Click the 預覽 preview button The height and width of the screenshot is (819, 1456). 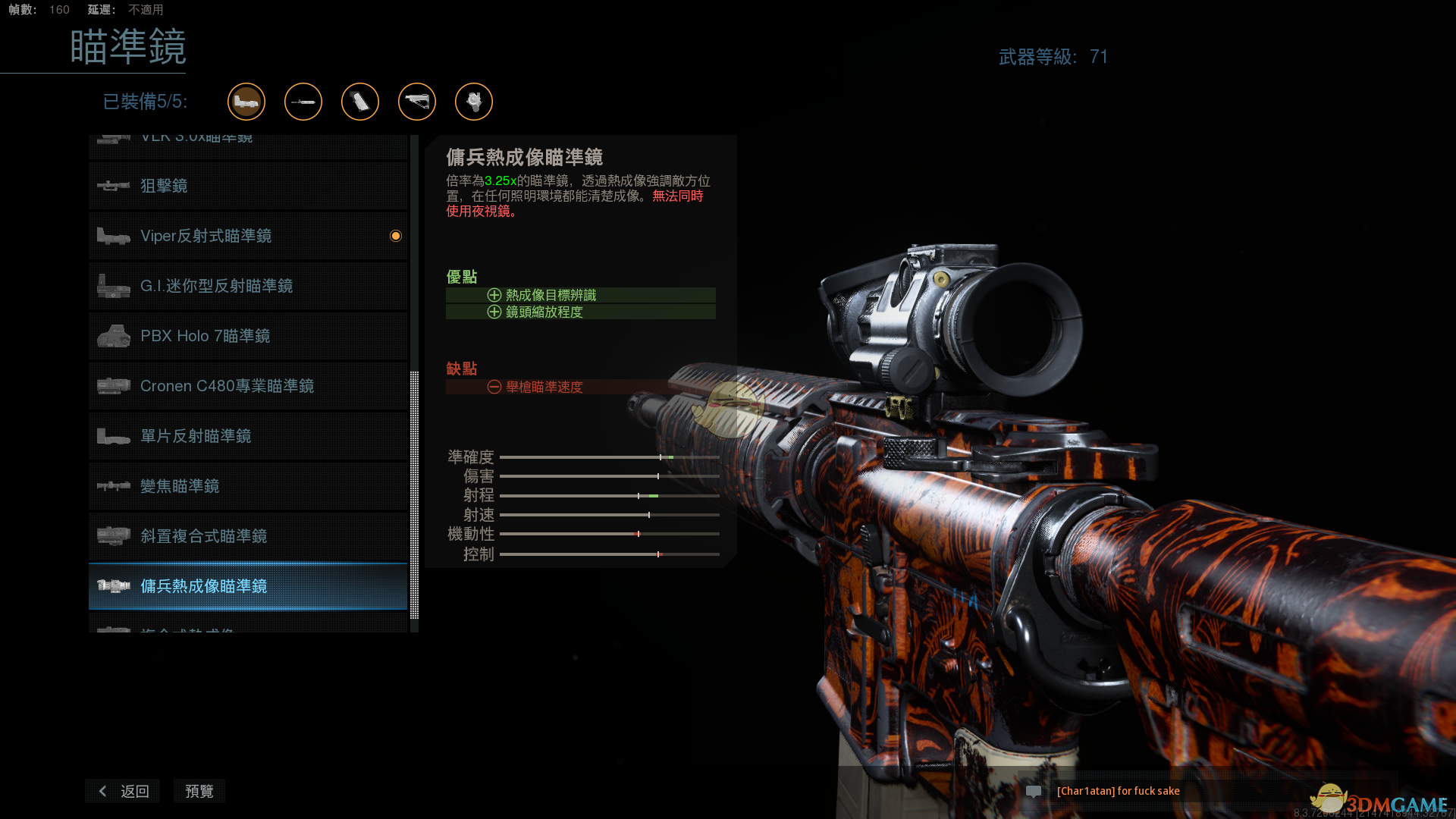pyautogui.click(x=199, y=791)
